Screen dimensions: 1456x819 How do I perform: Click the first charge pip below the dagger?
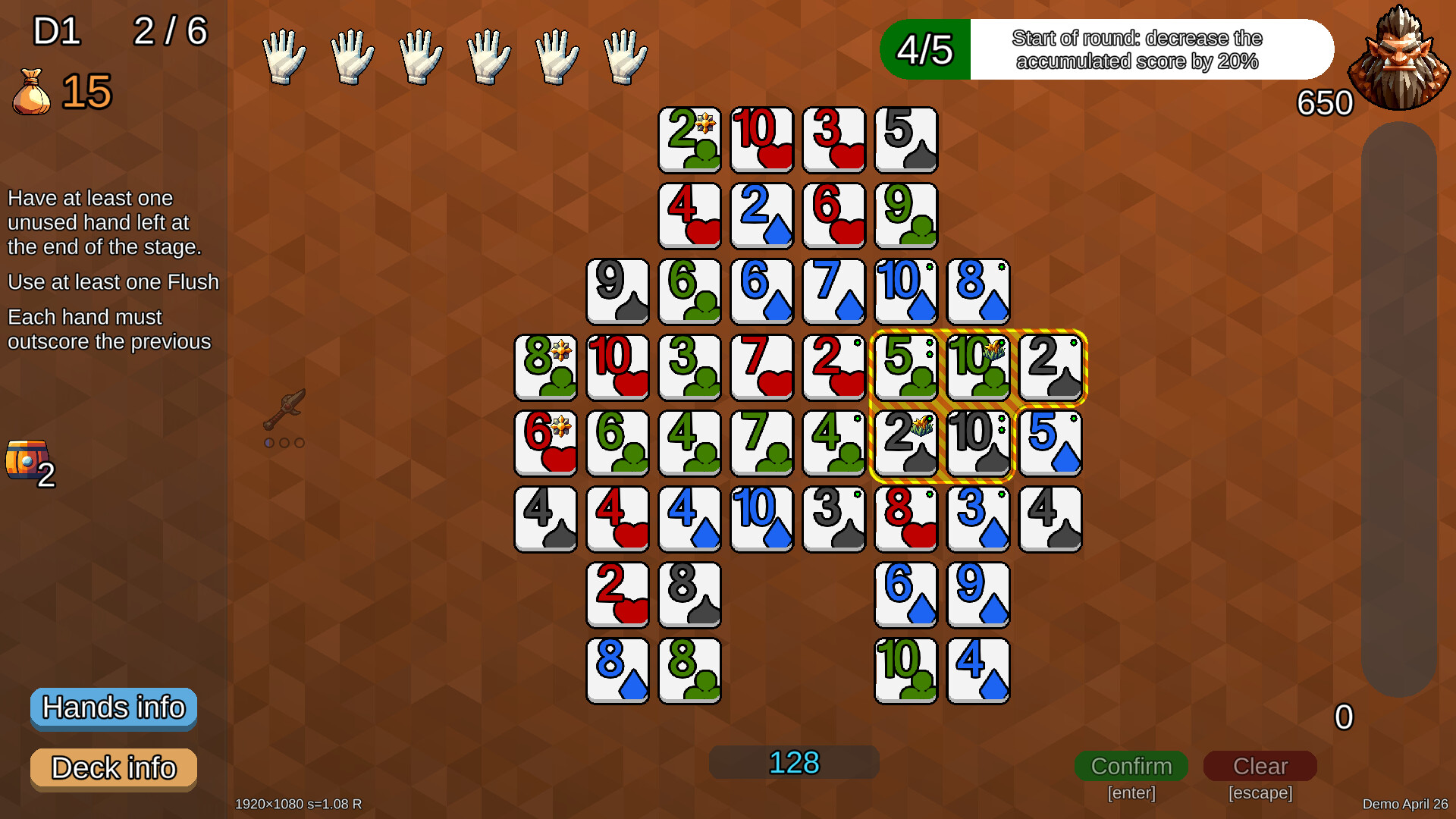point(270,443)
